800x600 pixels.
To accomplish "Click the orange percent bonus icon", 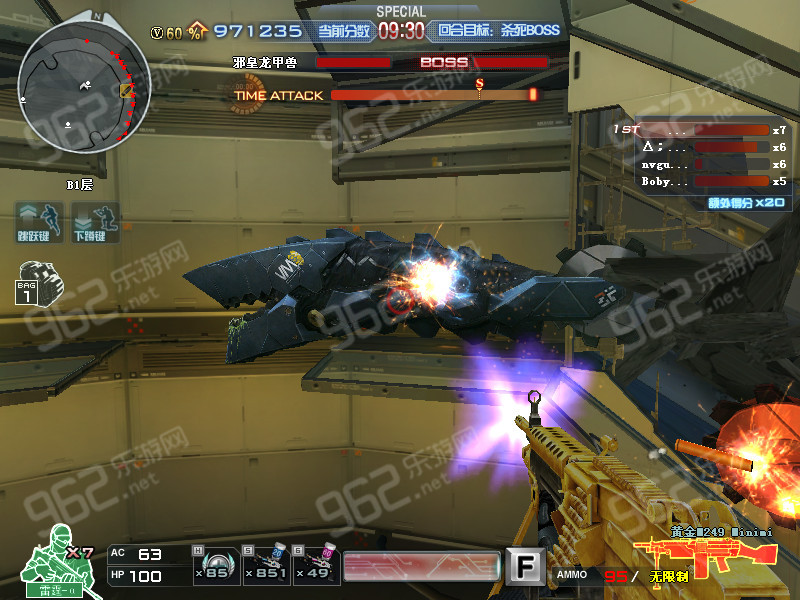I will [198, 32].
